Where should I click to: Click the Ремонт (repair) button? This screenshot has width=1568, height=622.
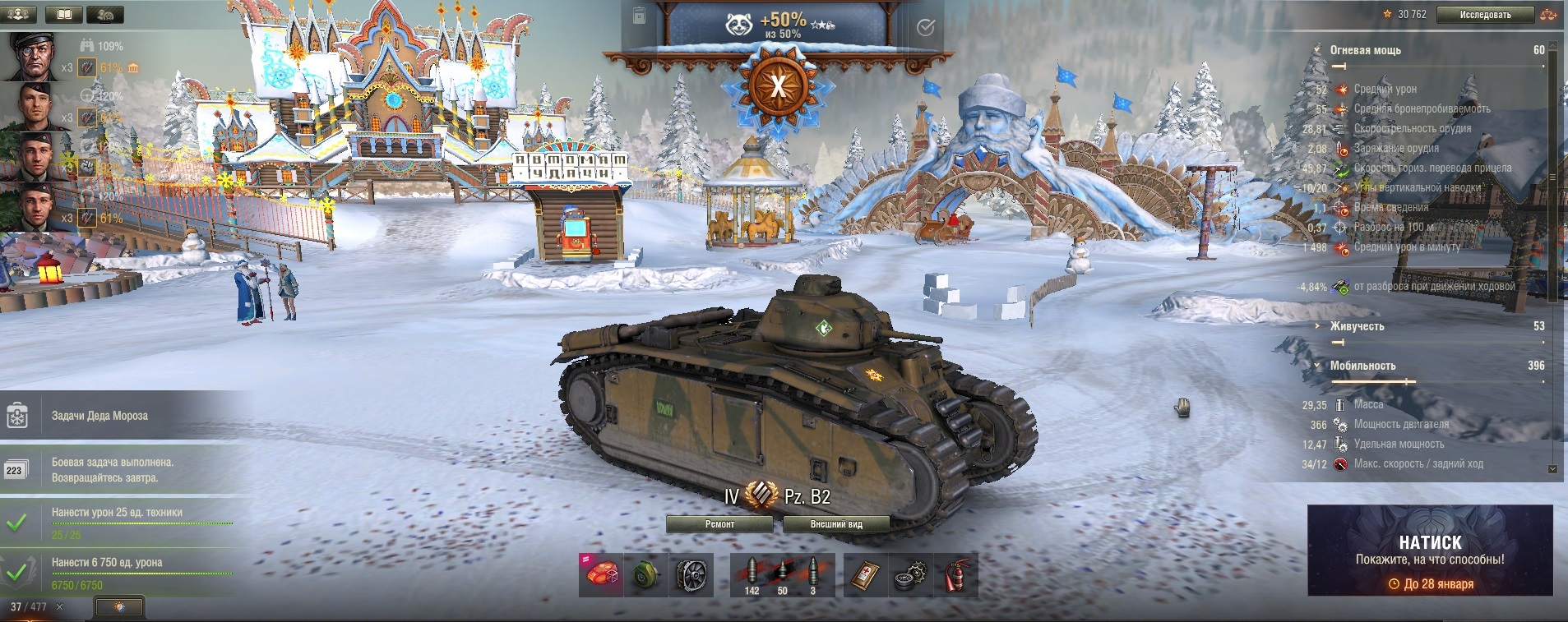pyautogui.click(x=719, y=524)
